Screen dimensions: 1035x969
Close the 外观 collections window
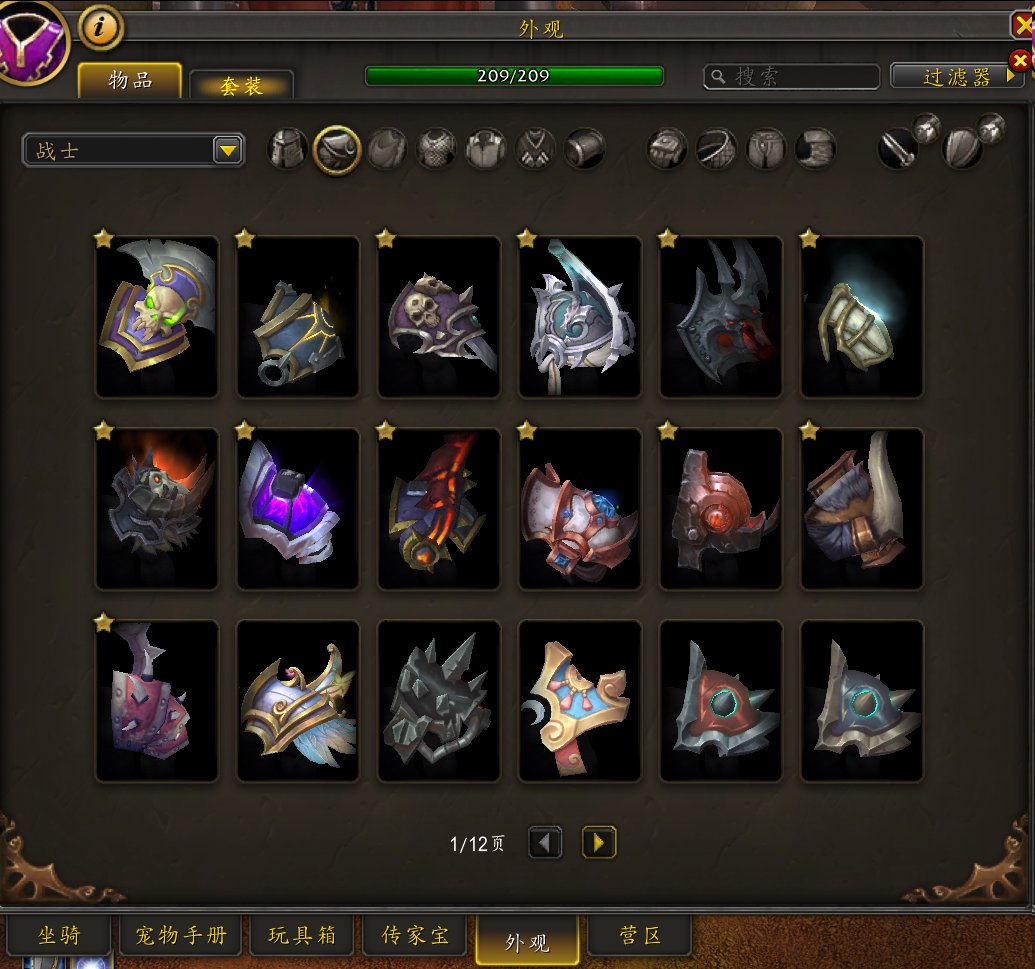click(1023, 25)
